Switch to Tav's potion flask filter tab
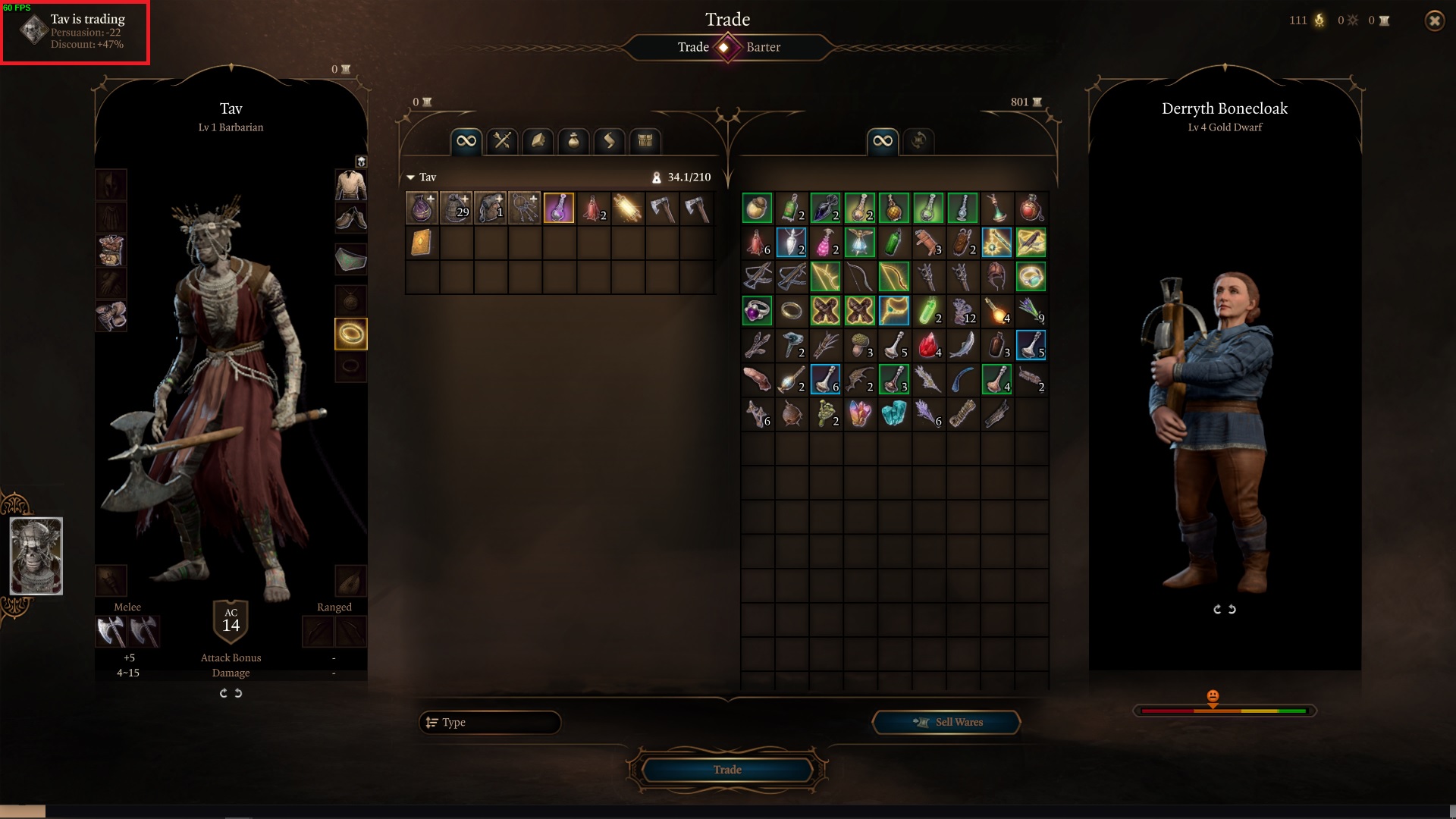 (573, 141)
